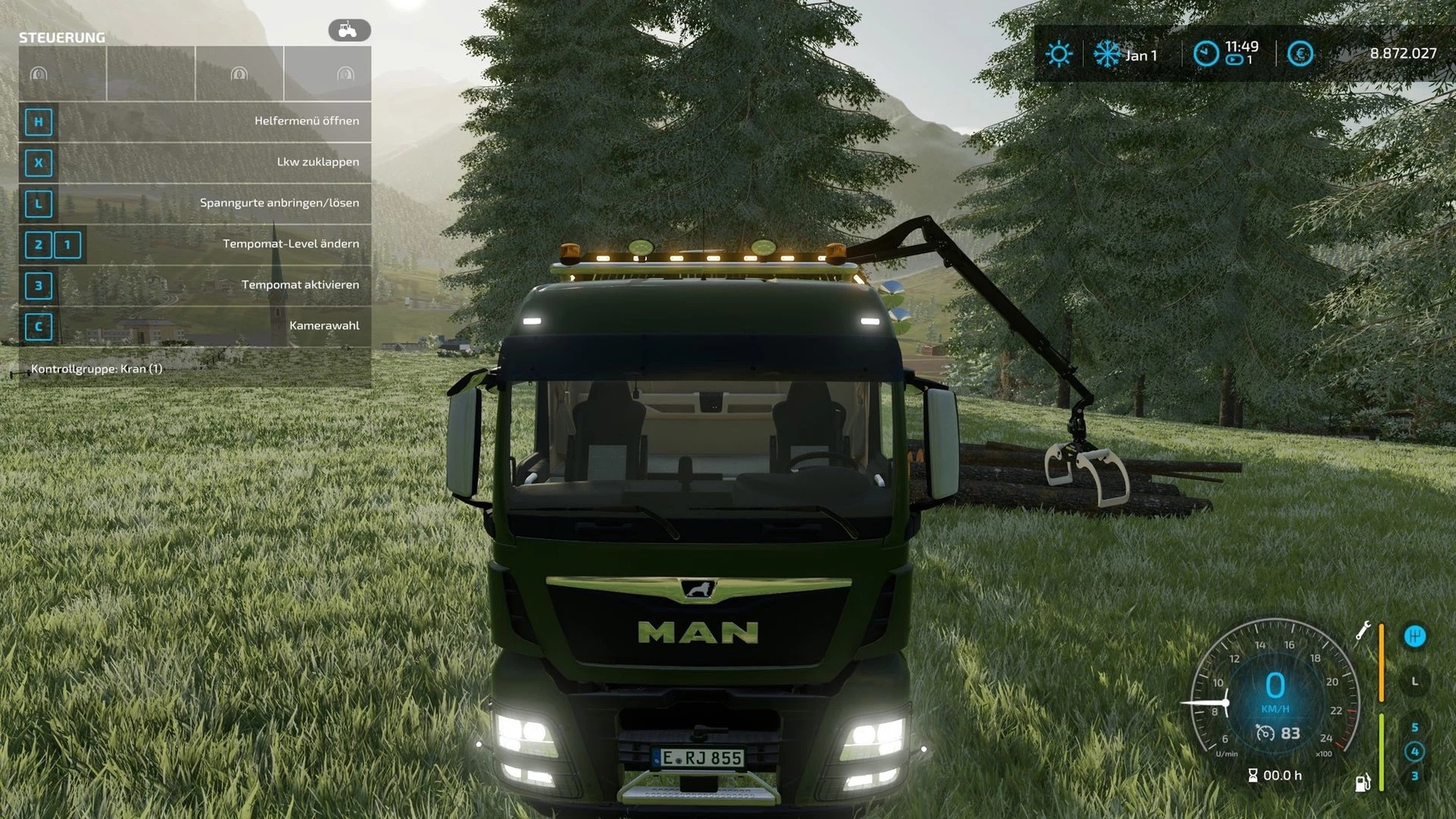Click the sun weather icon
This screenshot has width=1456, height=819.
tap(1058, 54)
